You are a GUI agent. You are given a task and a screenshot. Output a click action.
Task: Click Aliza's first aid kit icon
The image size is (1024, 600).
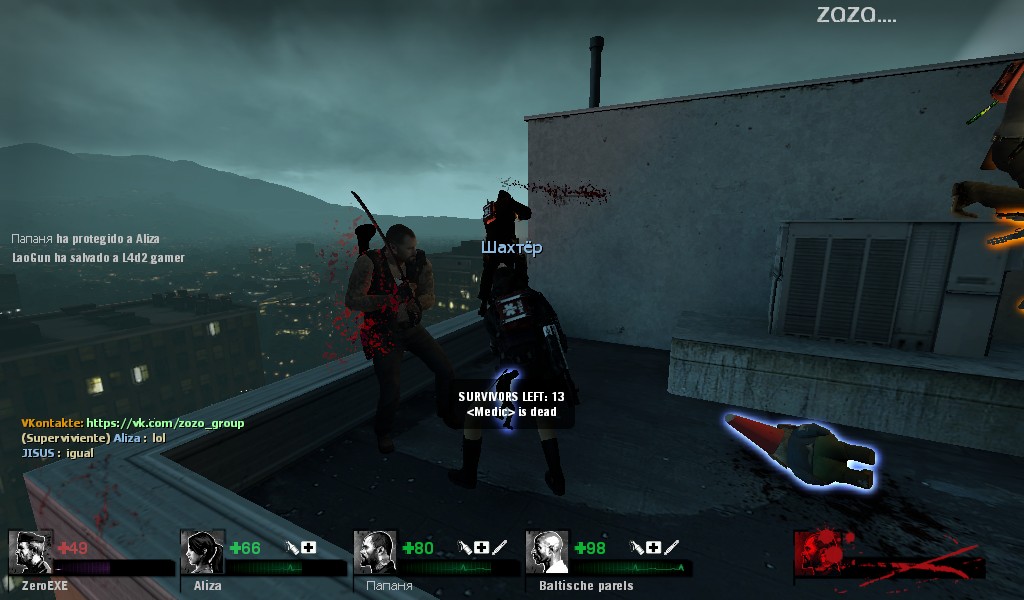pyautogui.click(x=309, y=547)
